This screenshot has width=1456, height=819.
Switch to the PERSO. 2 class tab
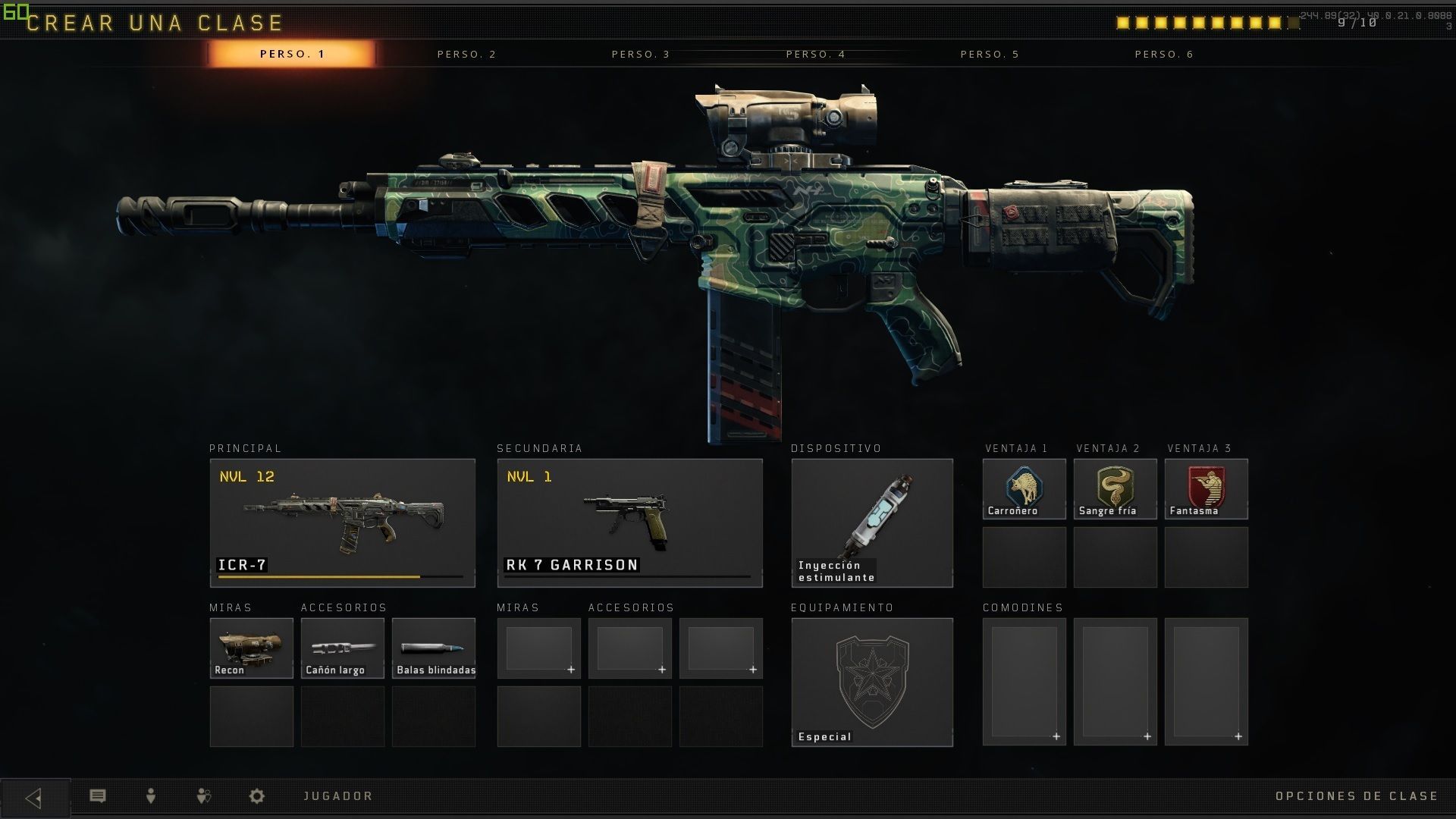(466, 54)
